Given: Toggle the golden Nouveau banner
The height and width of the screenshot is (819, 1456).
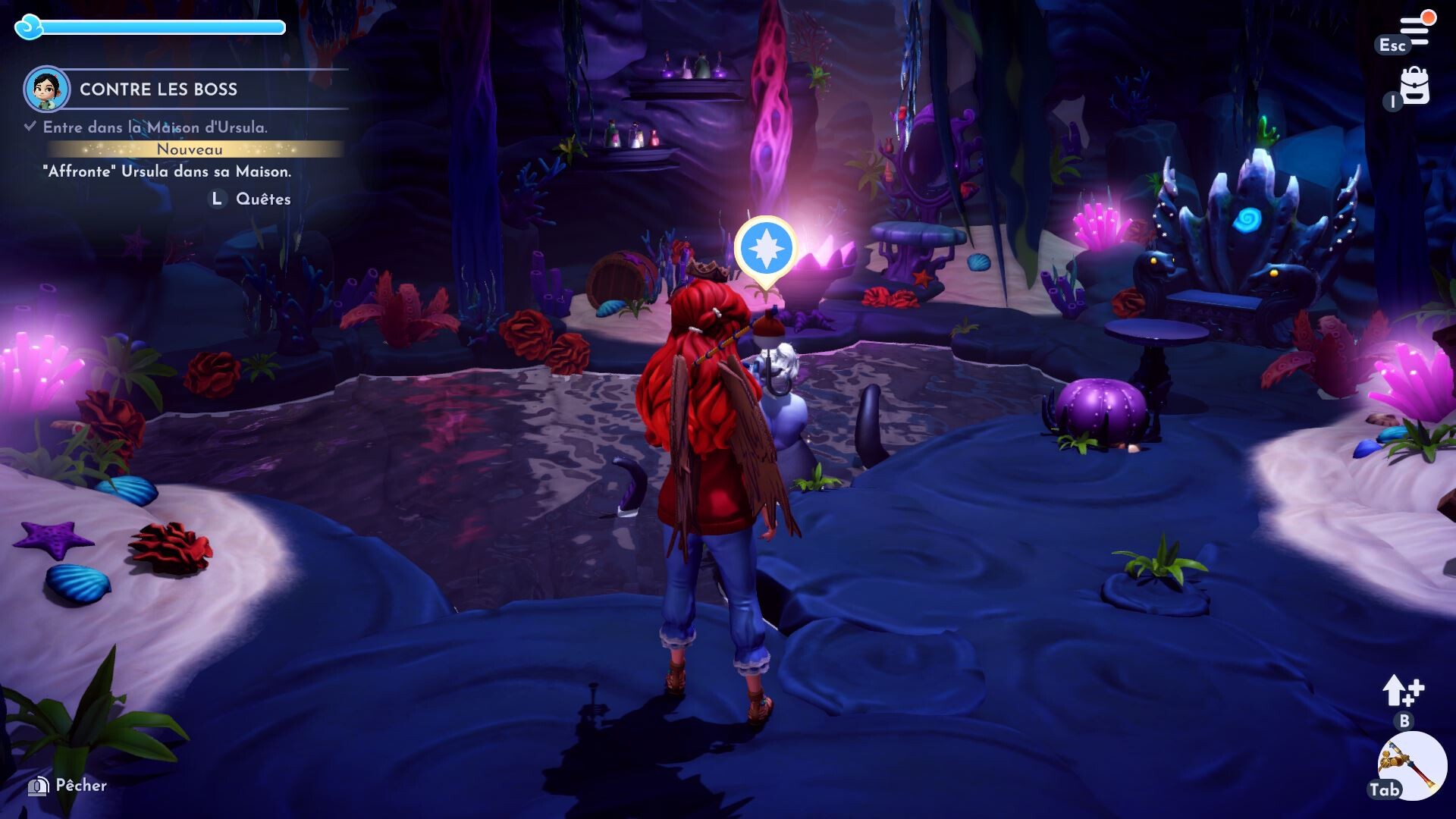Looking at the screenshot, I should pyautogui.click(x=188, y=150).
